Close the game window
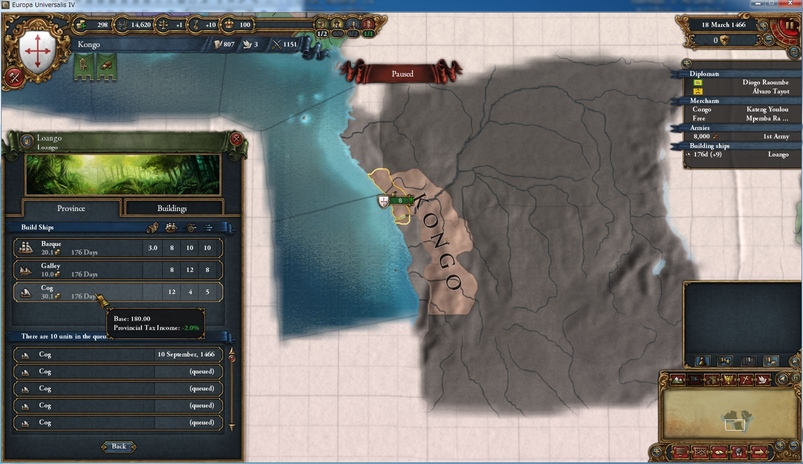The height and width of the screenshot is (464, 803). click(x=788, y=5)
